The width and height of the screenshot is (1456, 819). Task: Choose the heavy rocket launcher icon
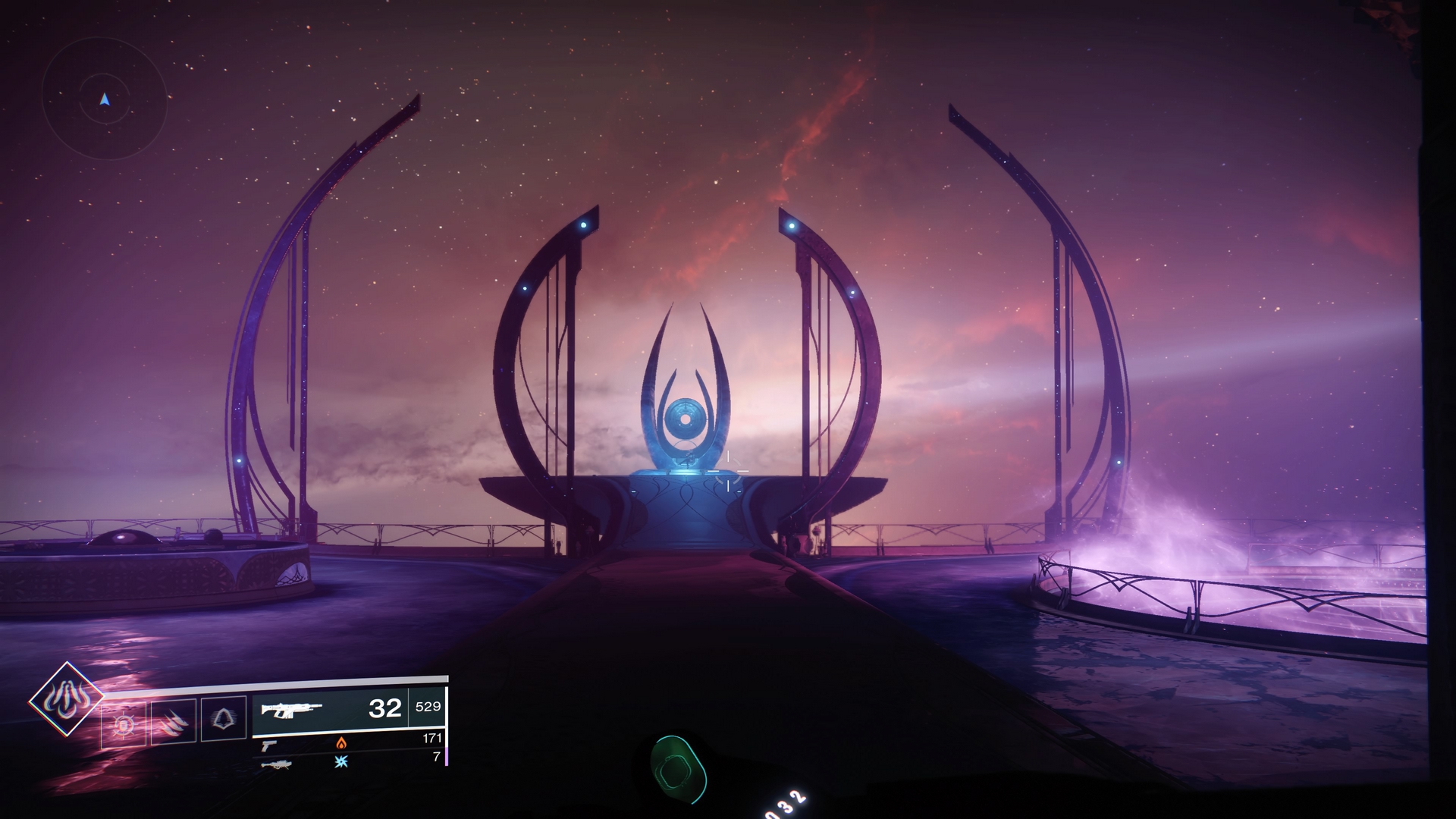click(276, 764)
